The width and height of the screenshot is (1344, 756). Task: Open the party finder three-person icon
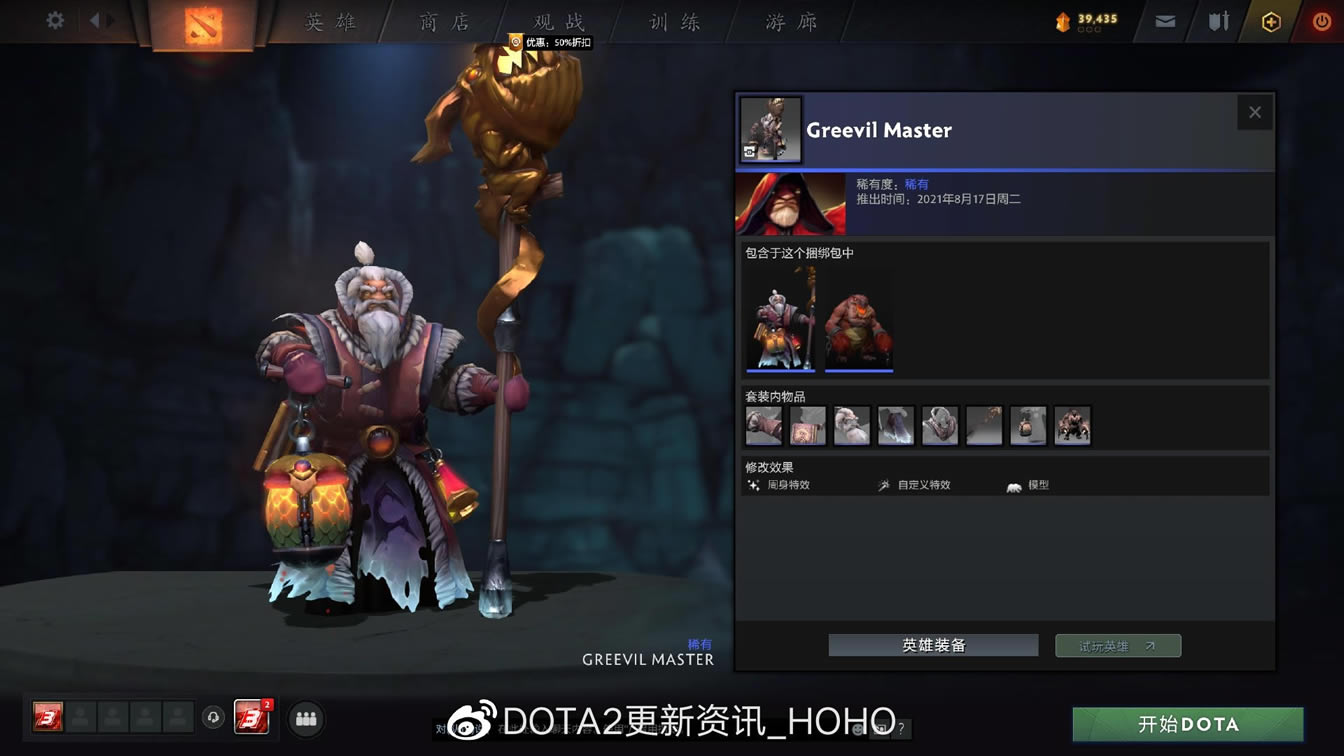[306, 718]
